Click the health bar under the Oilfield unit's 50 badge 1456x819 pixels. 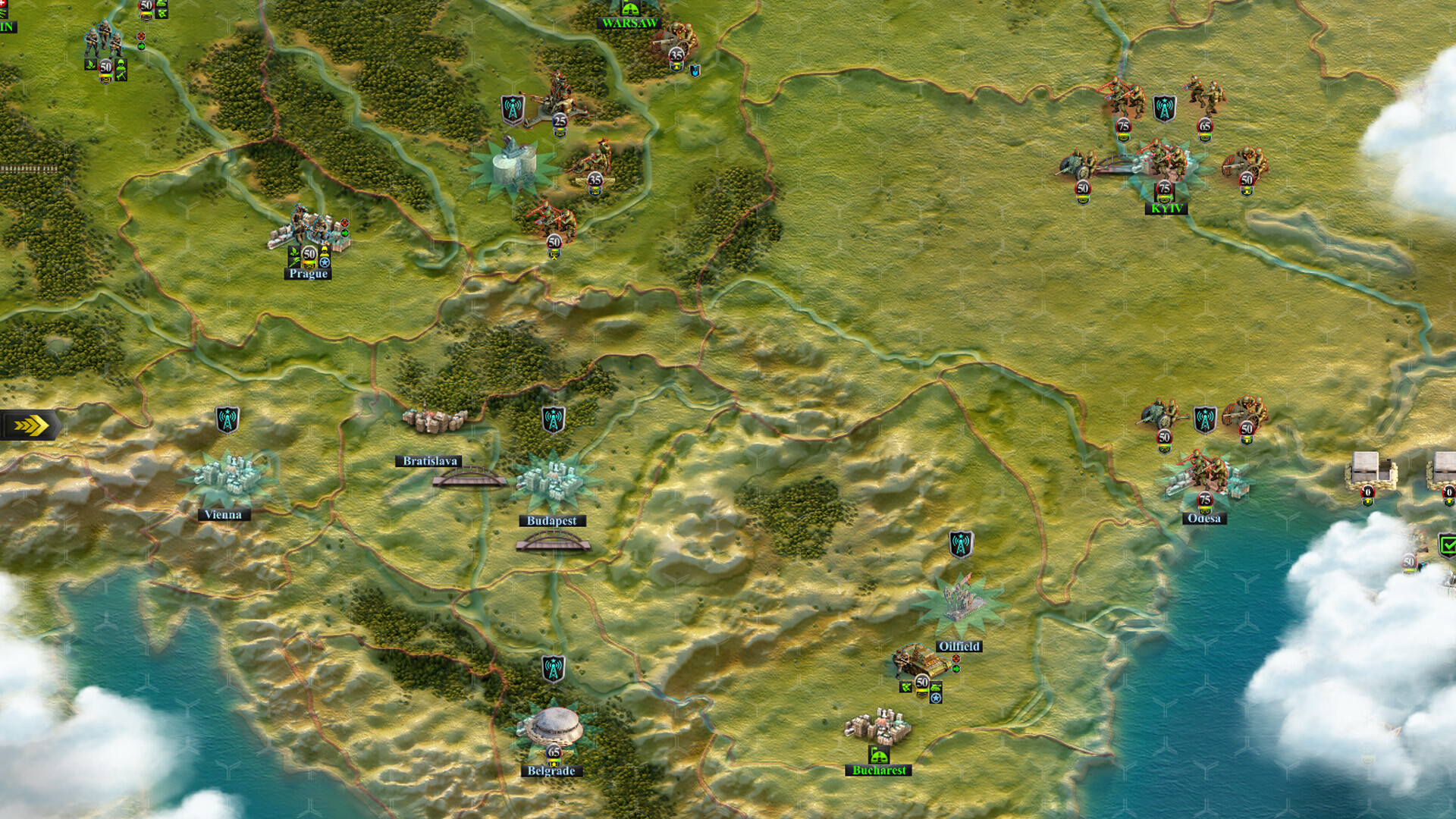tap(922, 690)
